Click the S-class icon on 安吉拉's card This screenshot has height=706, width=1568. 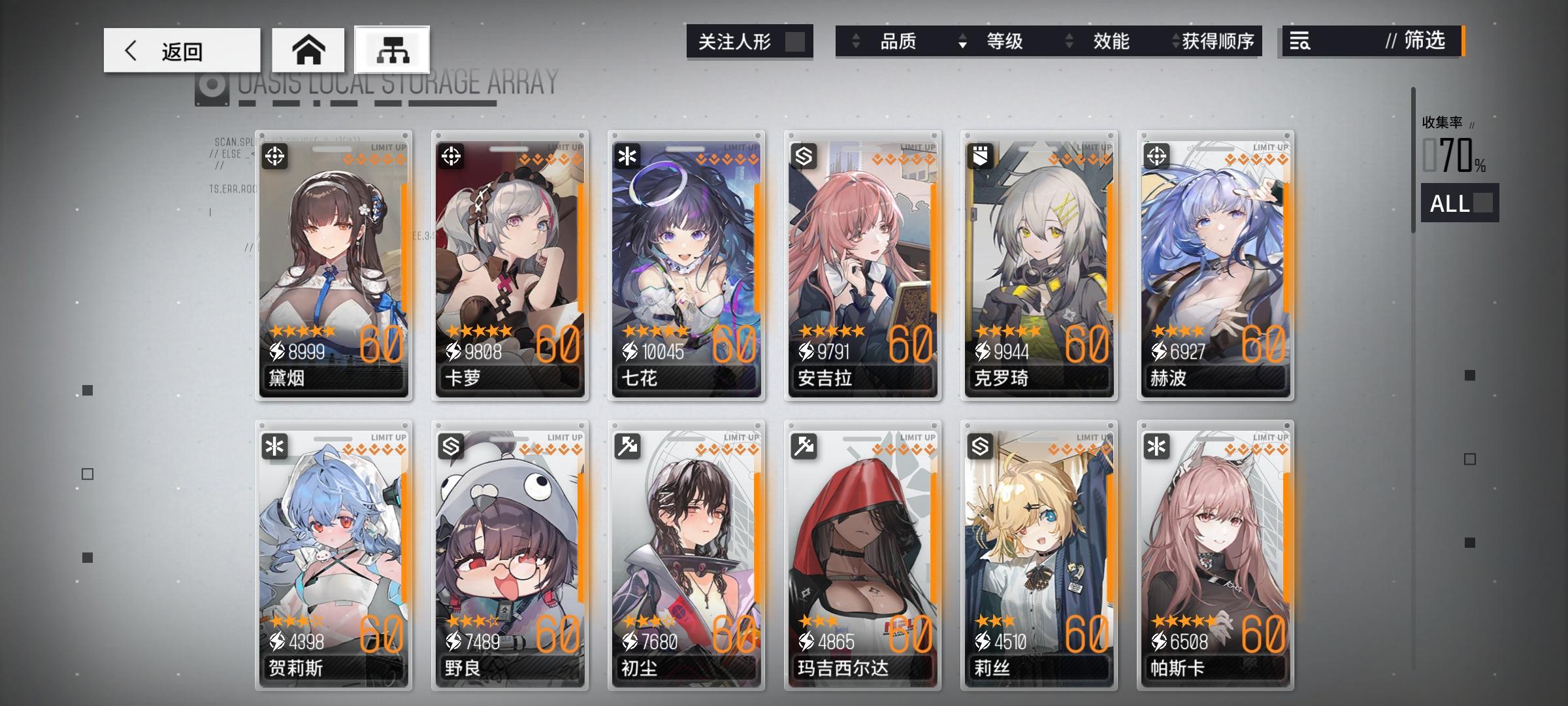(804, 154)
